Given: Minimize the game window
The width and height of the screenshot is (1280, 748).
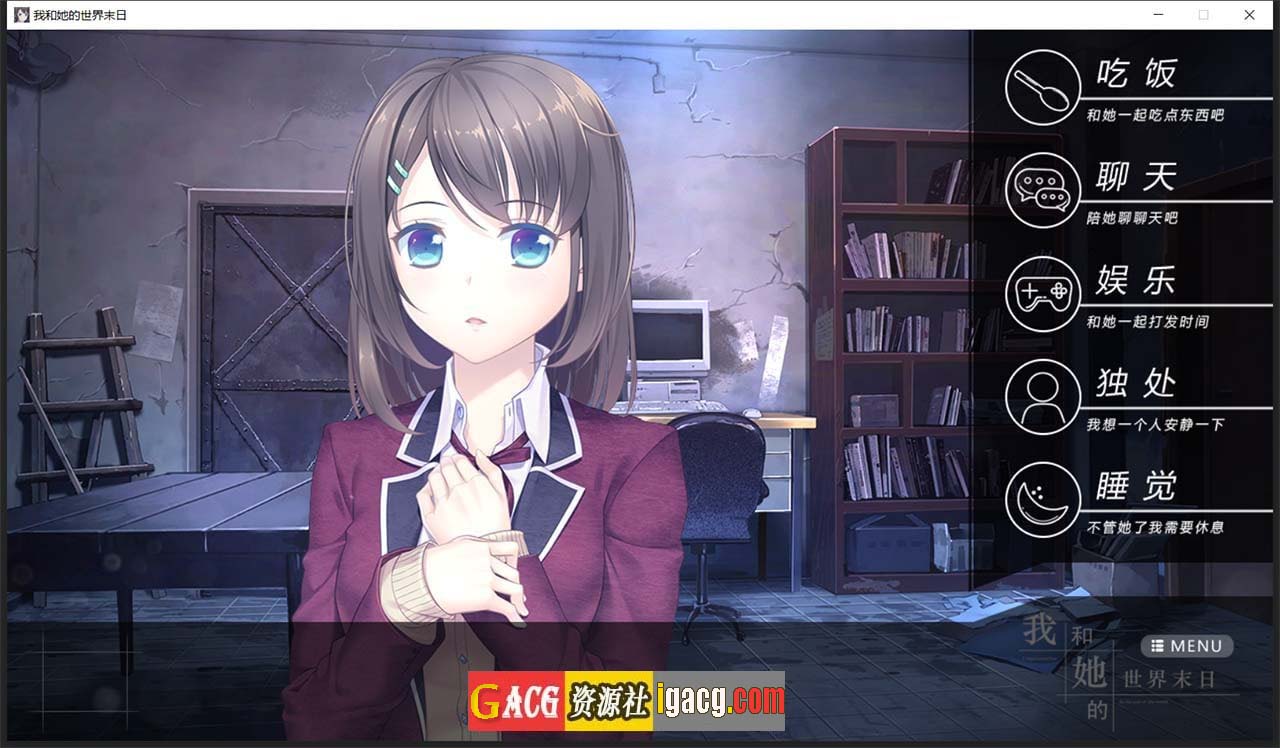Looking at the screenshot, I should 1158,15.
